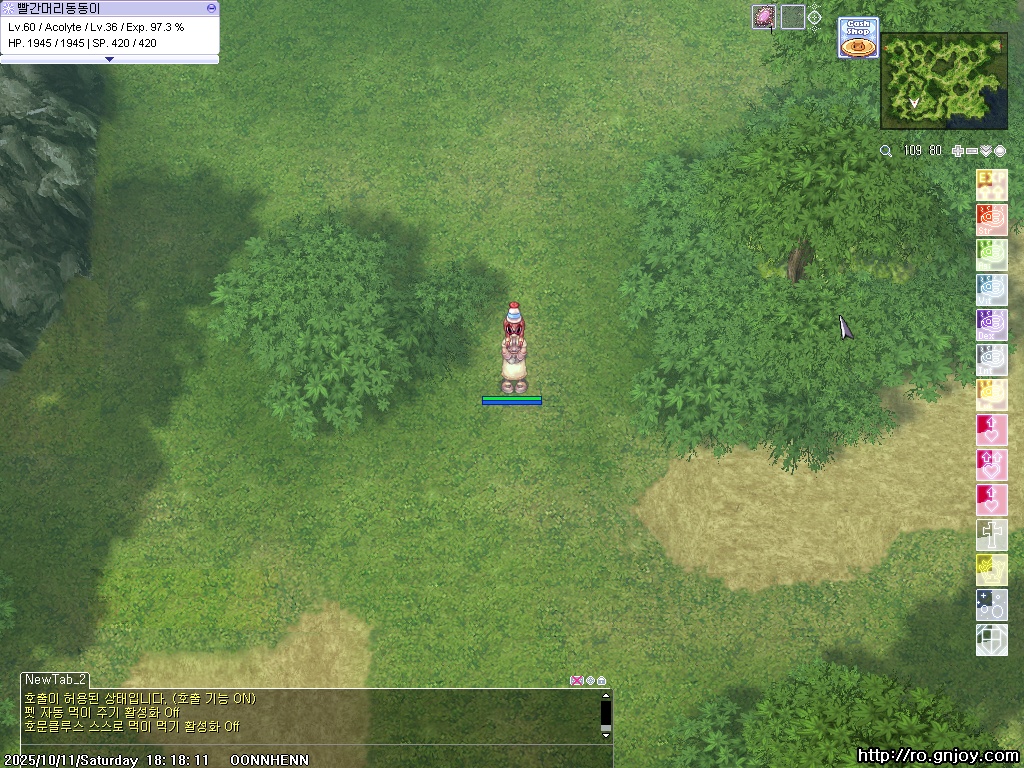Minimize the character status window
Viewport: 1024px width, 768px height.
coord(211,7)
